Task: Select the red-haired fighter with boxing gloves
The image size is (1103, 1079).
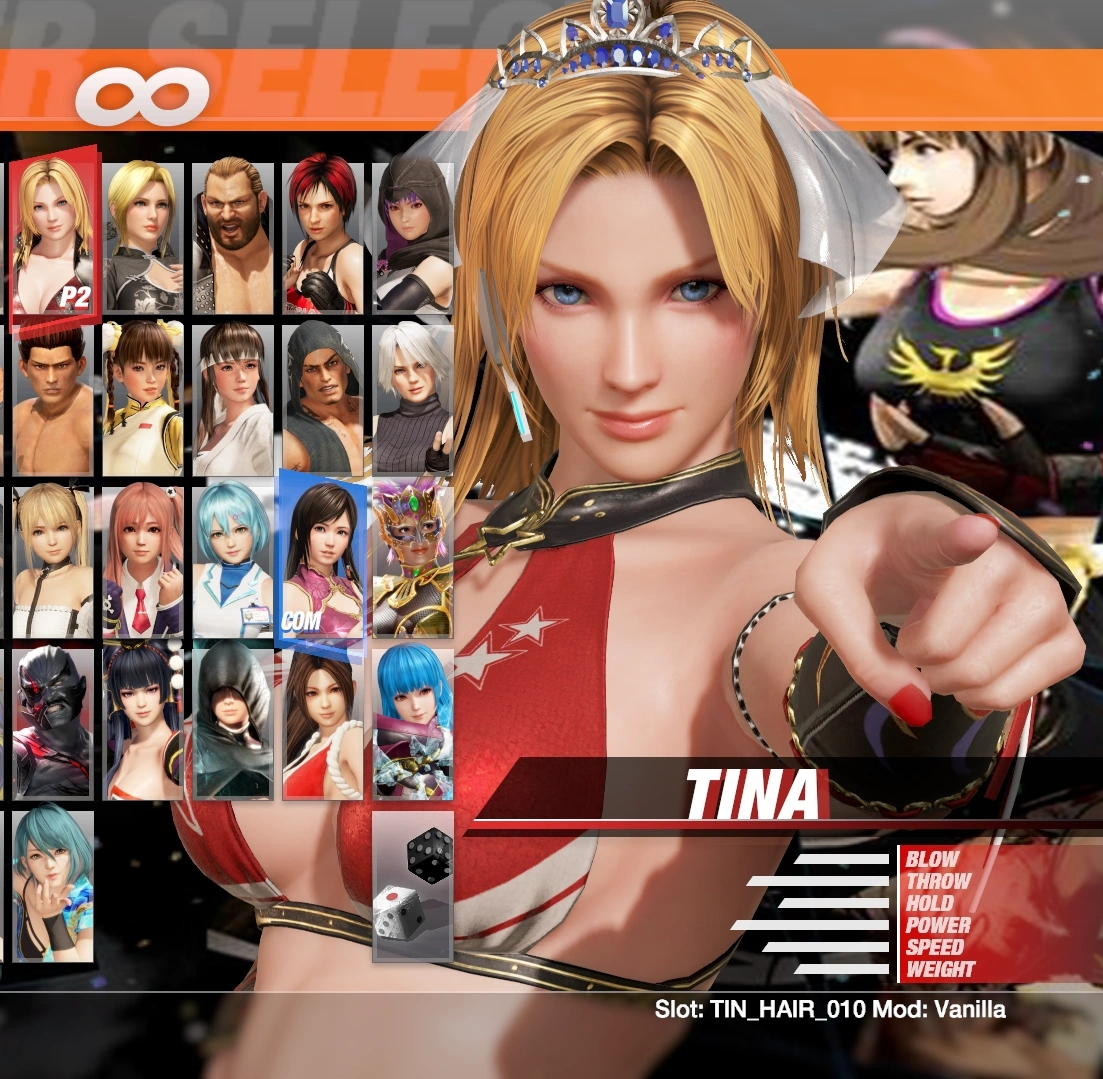Action: [x=322, y=236]
